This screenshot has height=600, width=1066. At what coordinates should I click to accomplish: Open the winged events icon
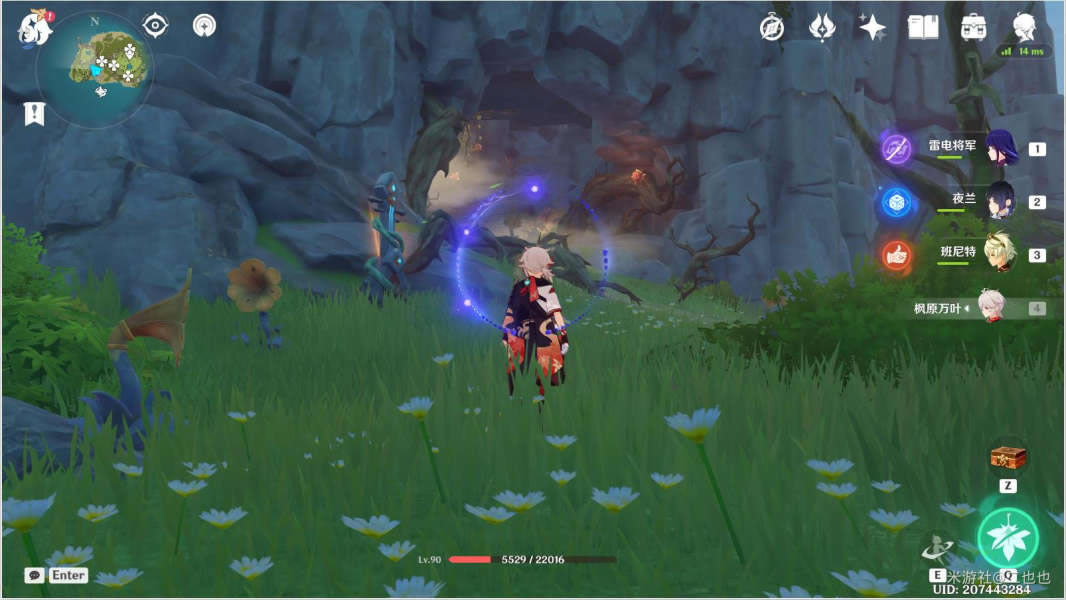click(x=822, y=27)
